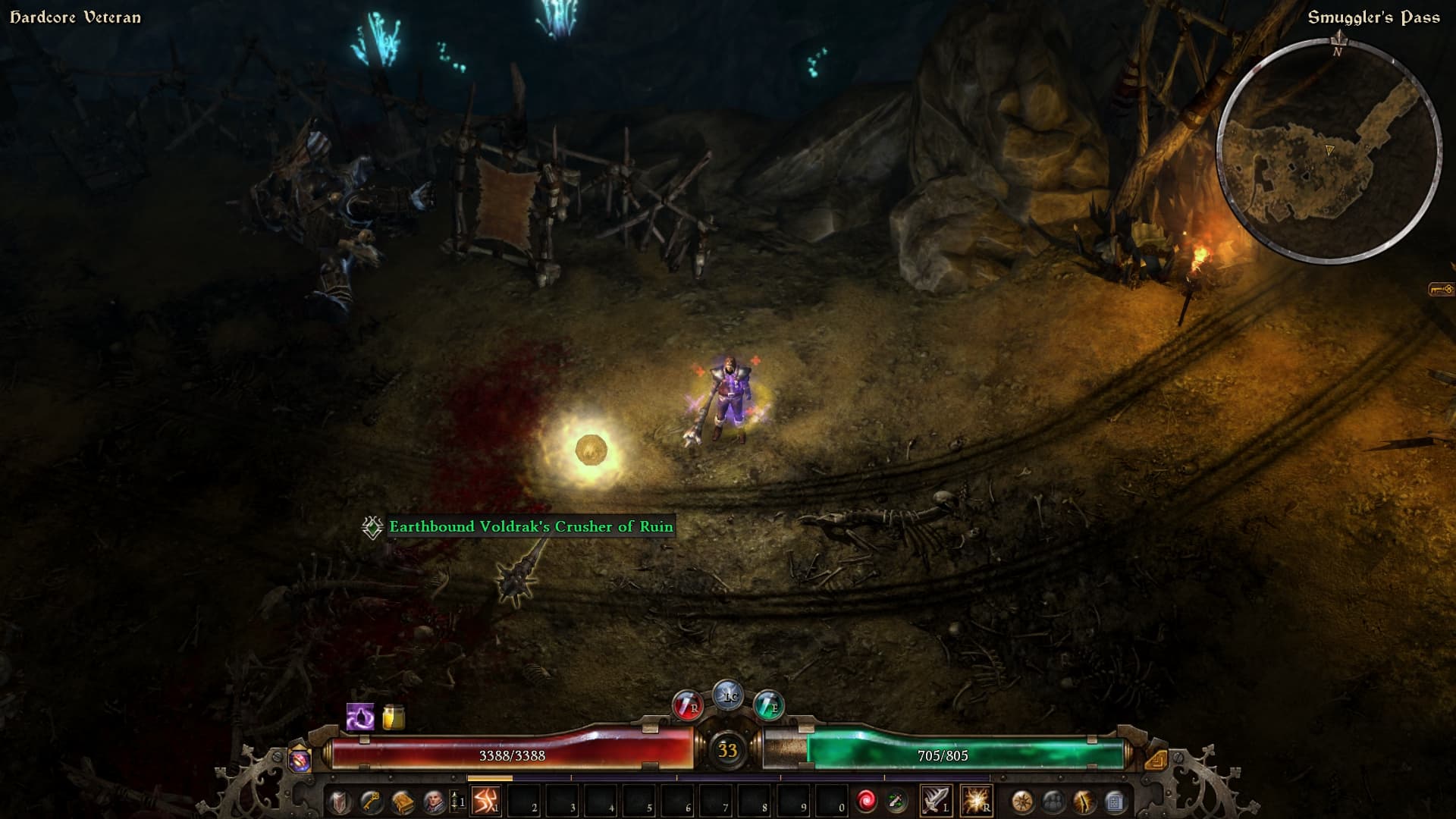
Task: Open the red swirl rift portal
Action: [866, 801]
